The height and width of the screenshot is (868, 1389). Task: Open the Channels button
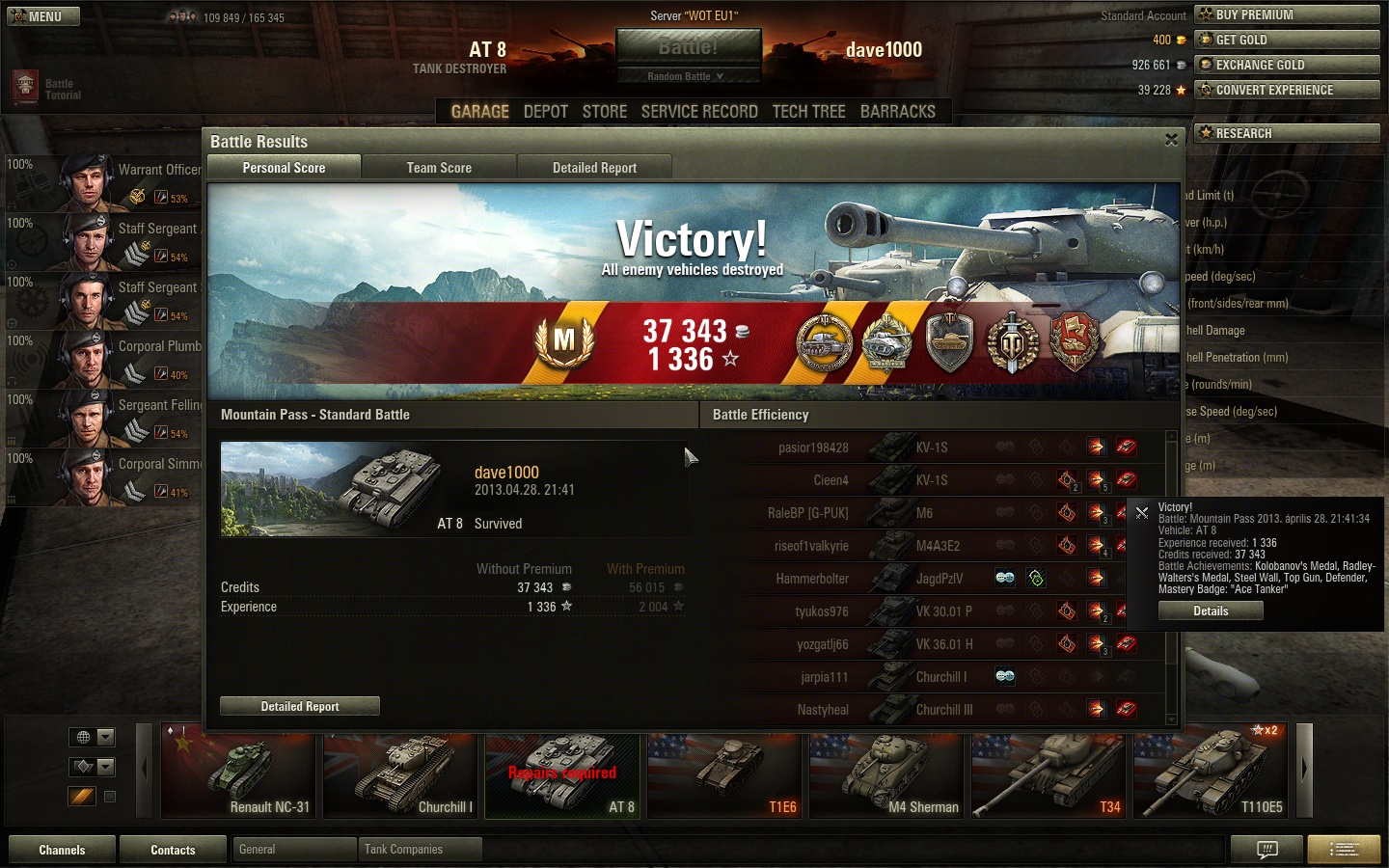click(x=62, y=850)
